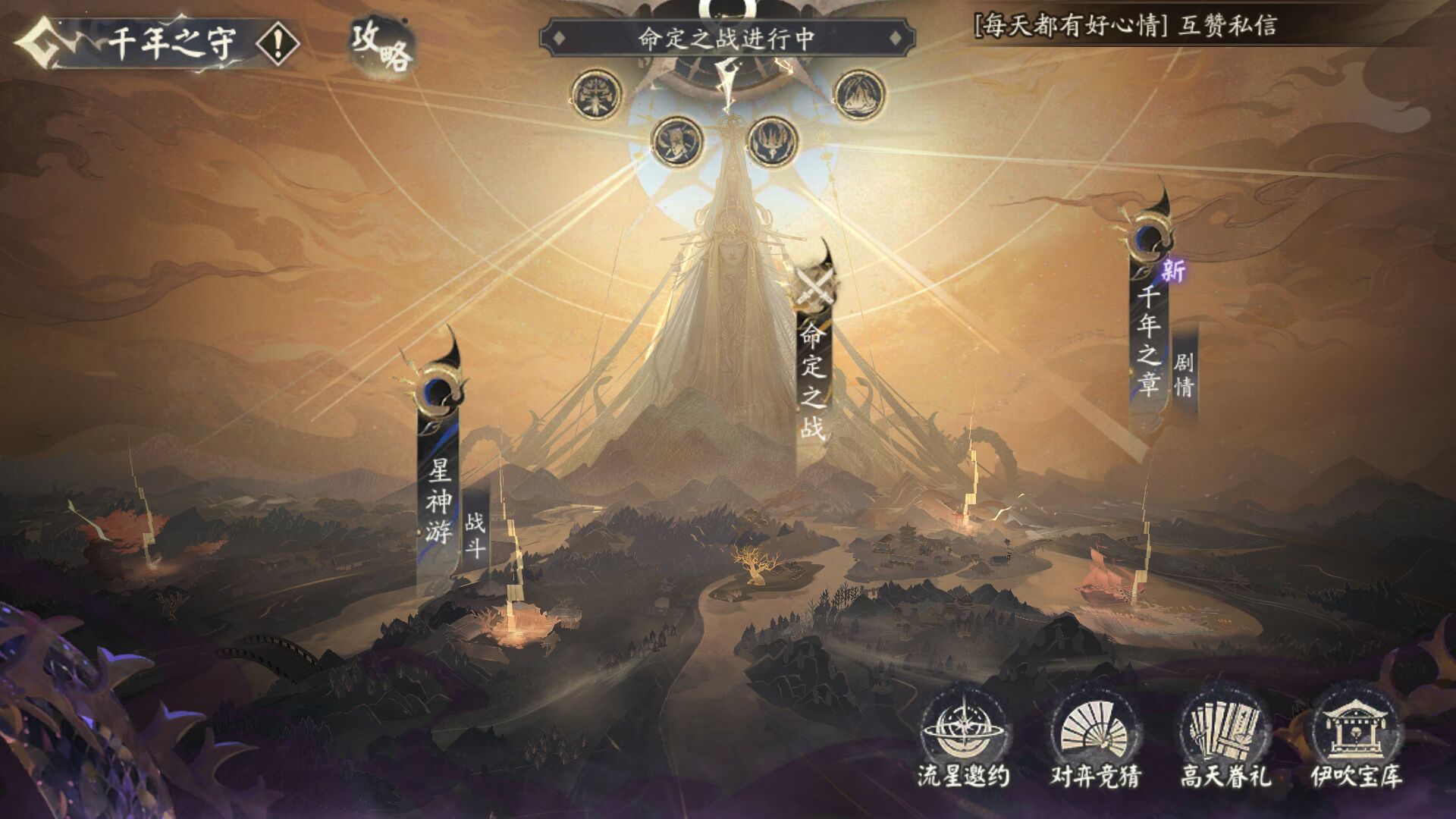
Task: Click the exclamation badge next to event title
Action: click(x=278, y=43)
